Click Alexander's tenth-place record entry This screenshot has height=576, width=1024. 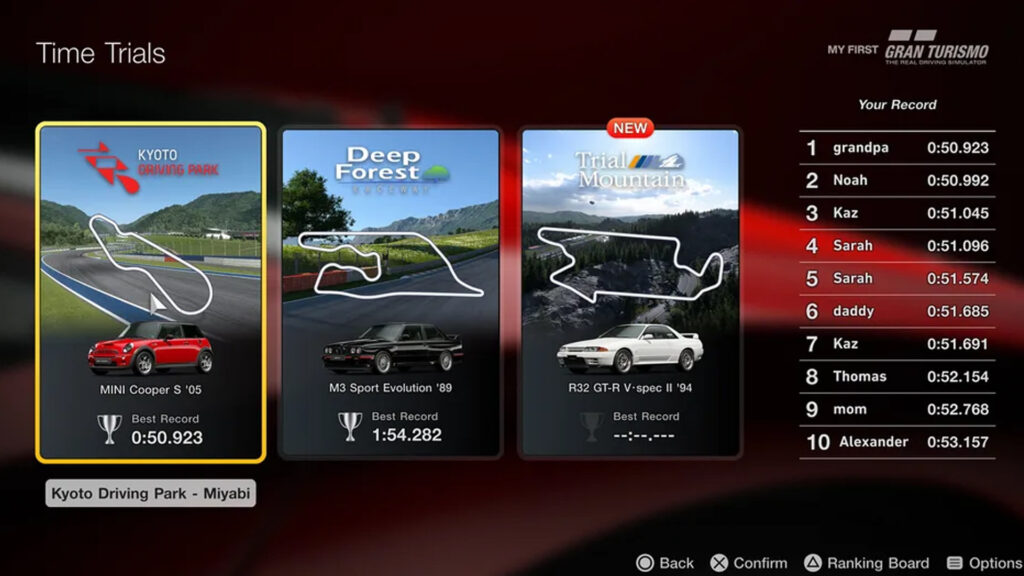897,442
